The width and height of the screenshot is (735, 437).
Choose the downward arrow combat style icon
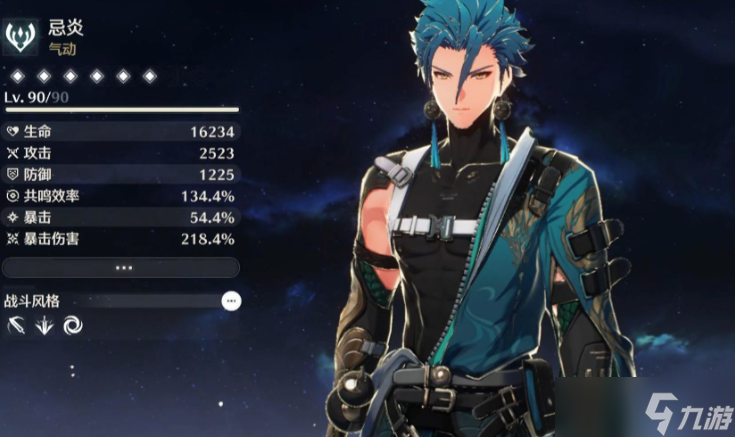[45, 324]
